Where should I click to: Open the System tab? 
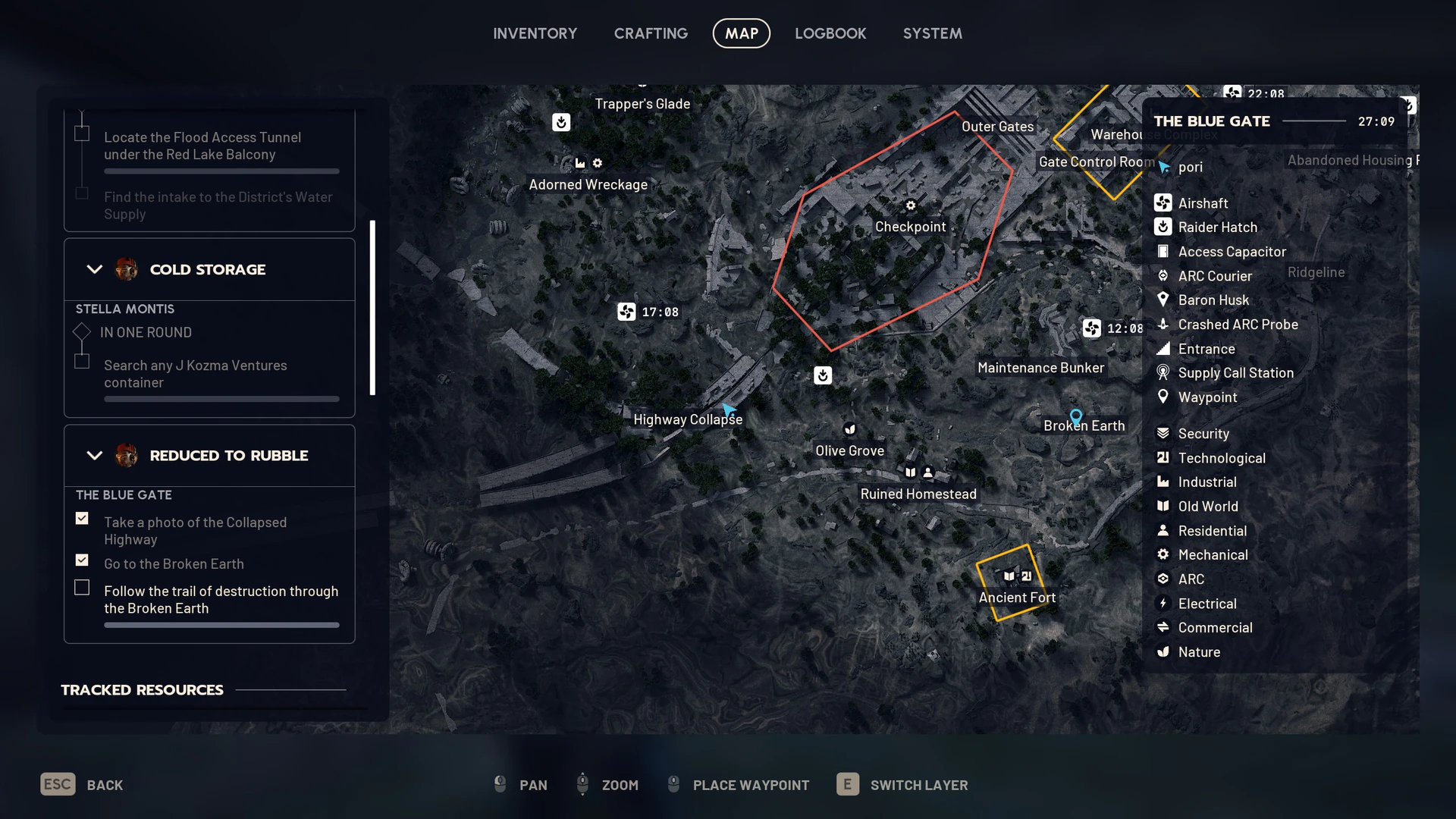pos(932,33)
